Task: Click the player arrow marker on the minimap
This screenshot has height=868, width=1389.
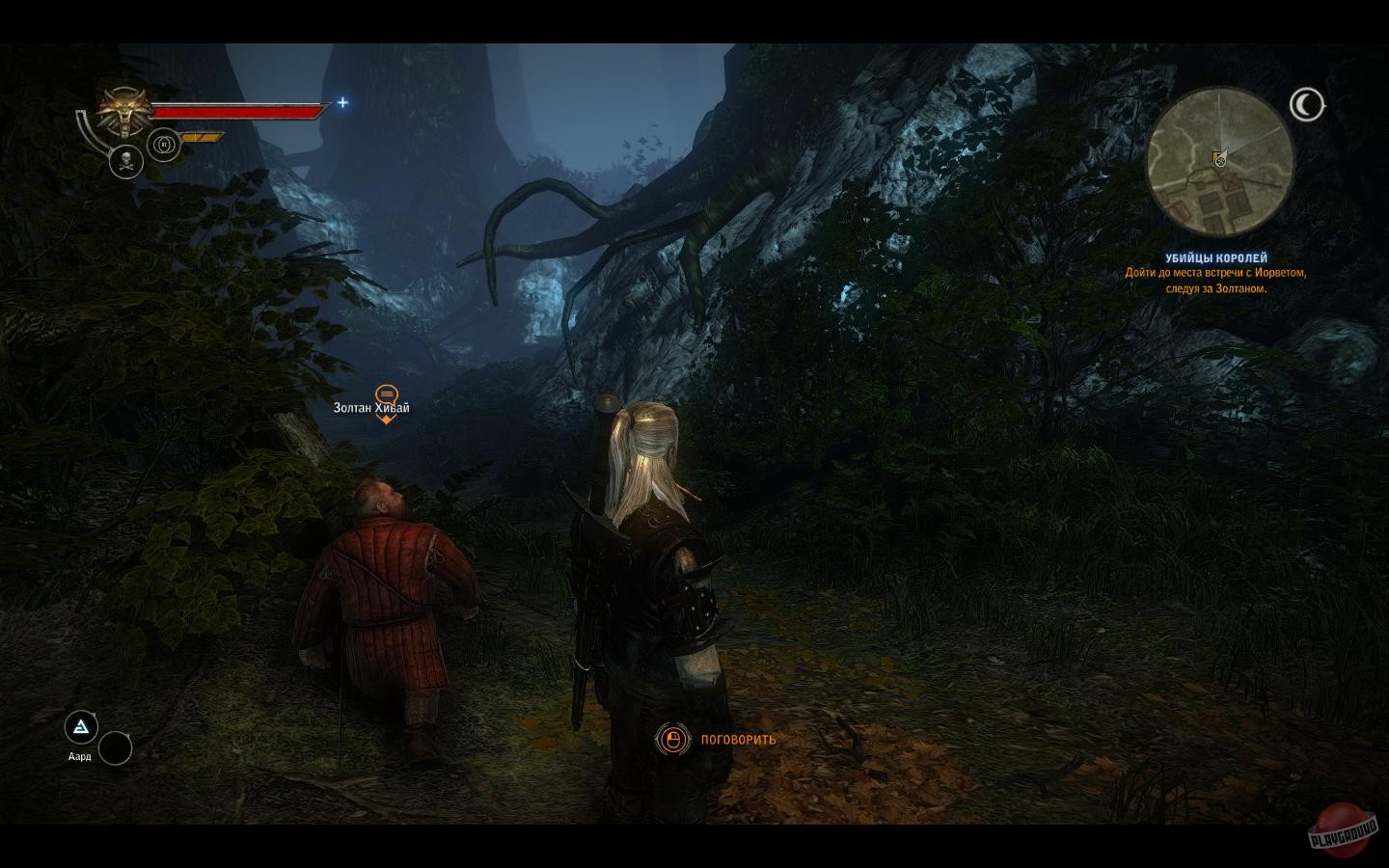Action: point(1222,160)
